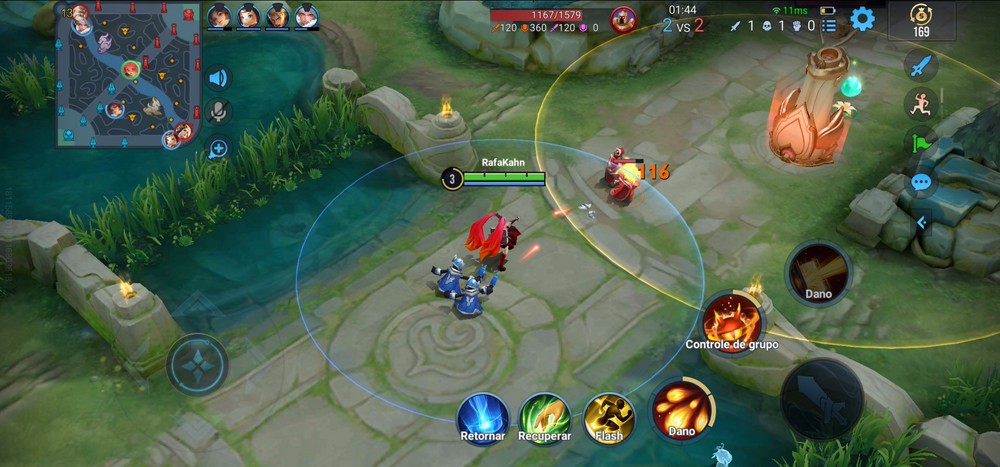Cast the Flash spell
This screenshot has height=467, width=1000.
click(609, 415)
